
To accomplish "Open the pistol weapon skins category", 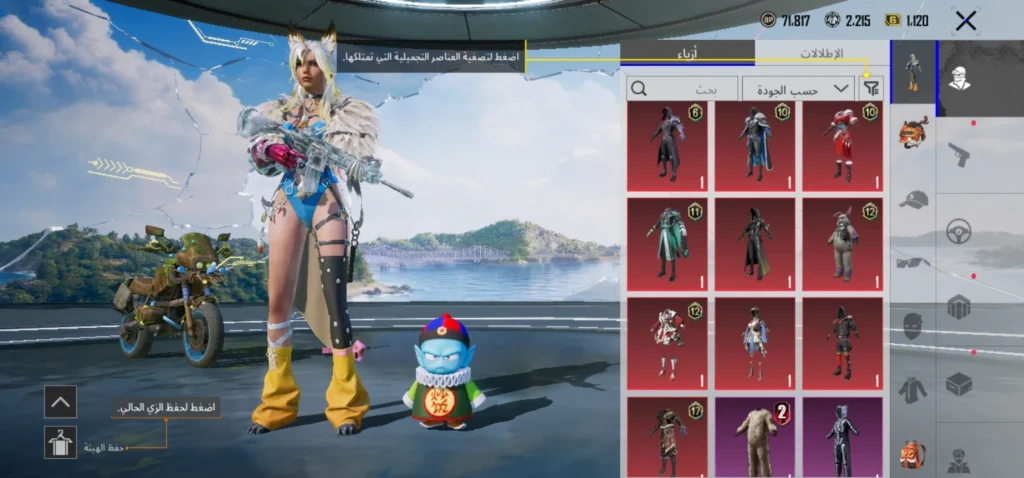I will point(959,154).
